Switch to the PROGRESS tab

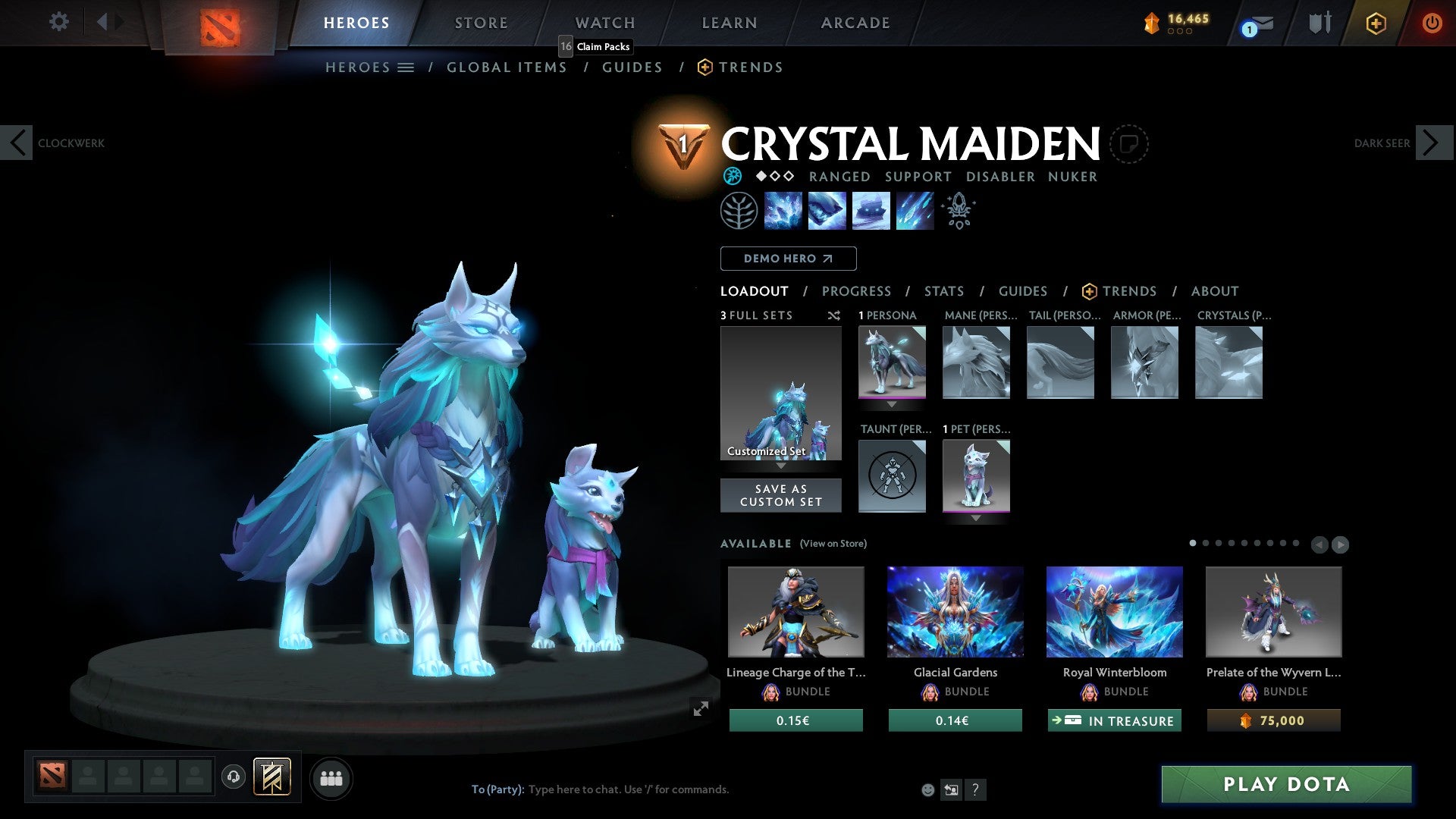[x=857, y=291]
